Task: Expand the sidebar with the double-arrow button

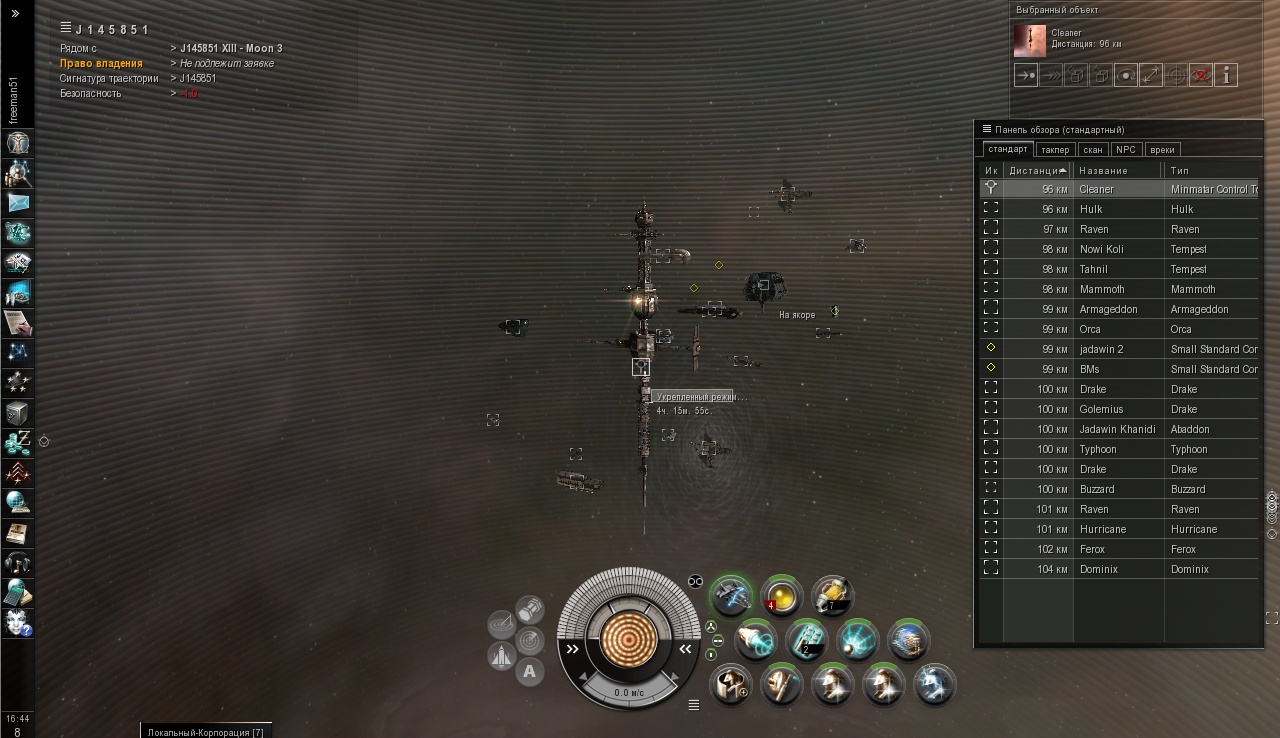Action: (15, 13)
